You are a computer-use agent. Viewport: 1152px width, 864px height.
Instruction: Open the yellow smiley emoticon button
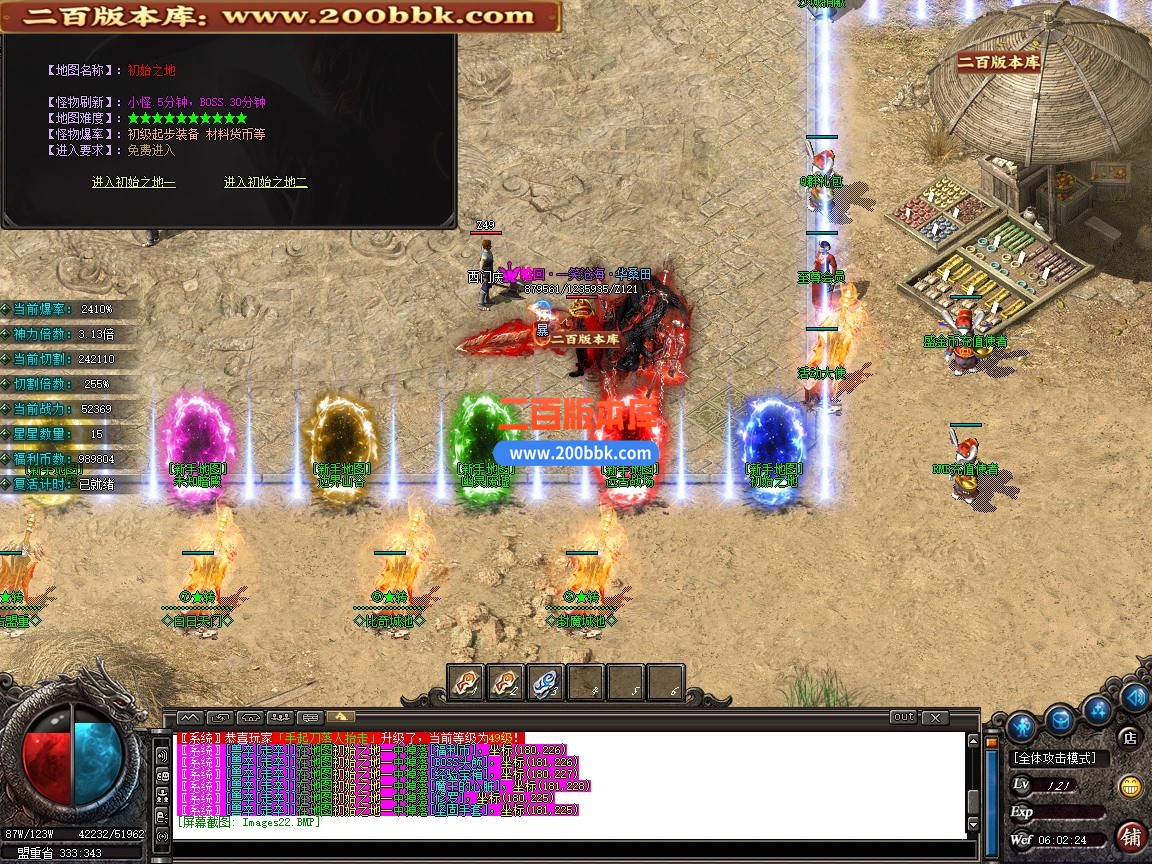pos(1131,786)
